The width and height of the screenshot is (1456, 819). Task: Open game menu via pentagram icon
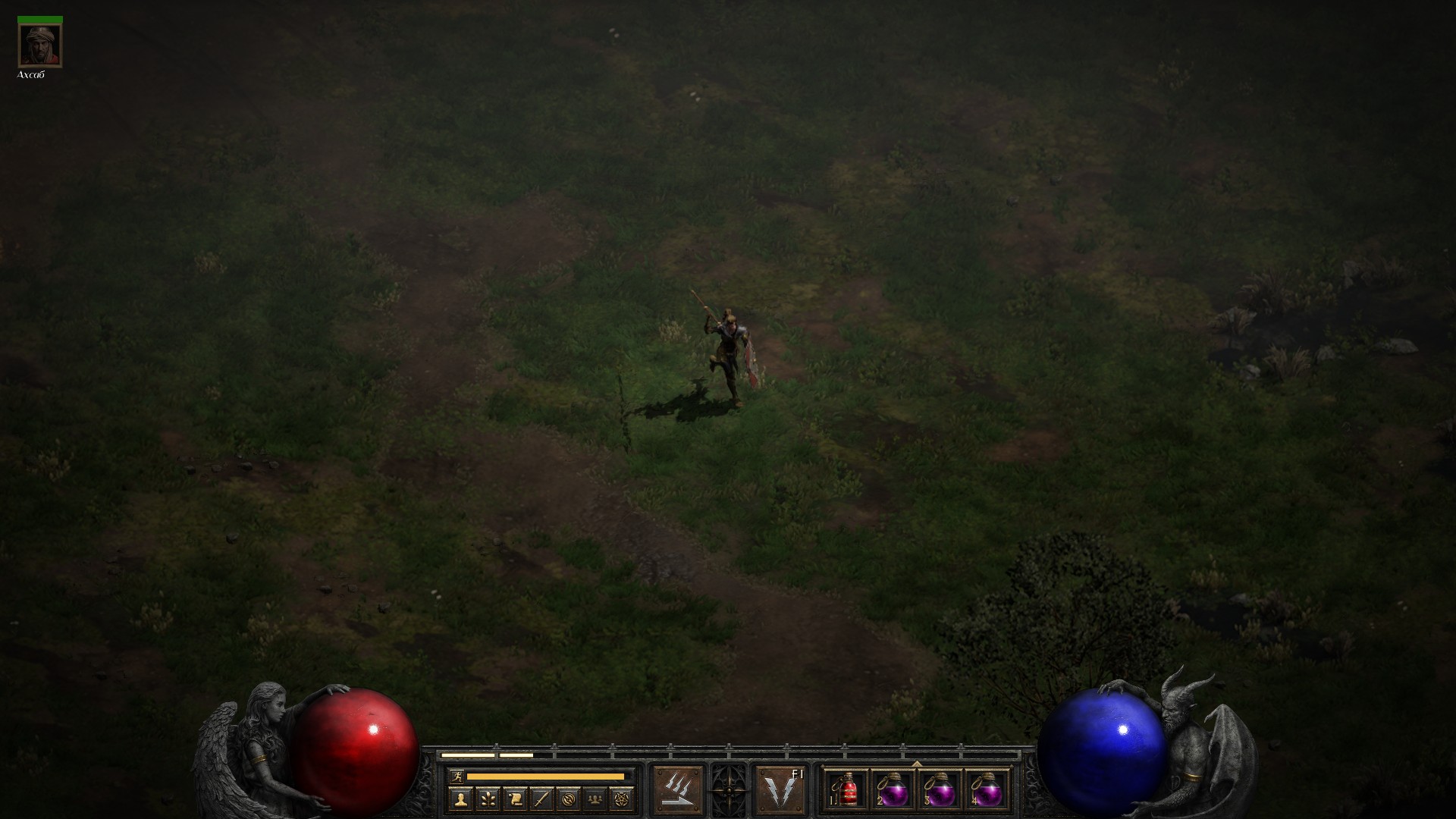point(623,799)
